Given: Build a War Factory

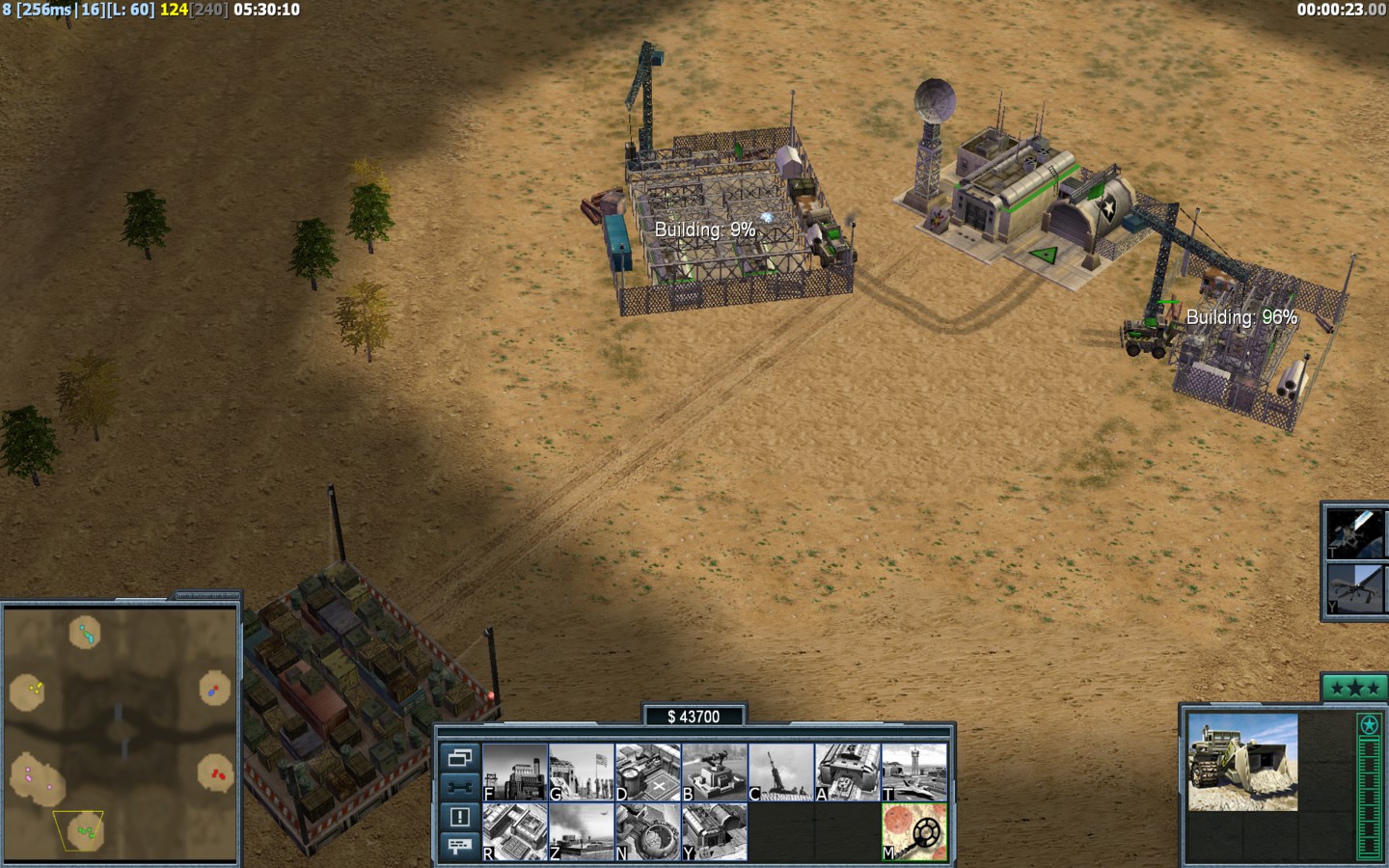Looking at the screenshot, I should (x=847, y=772).
